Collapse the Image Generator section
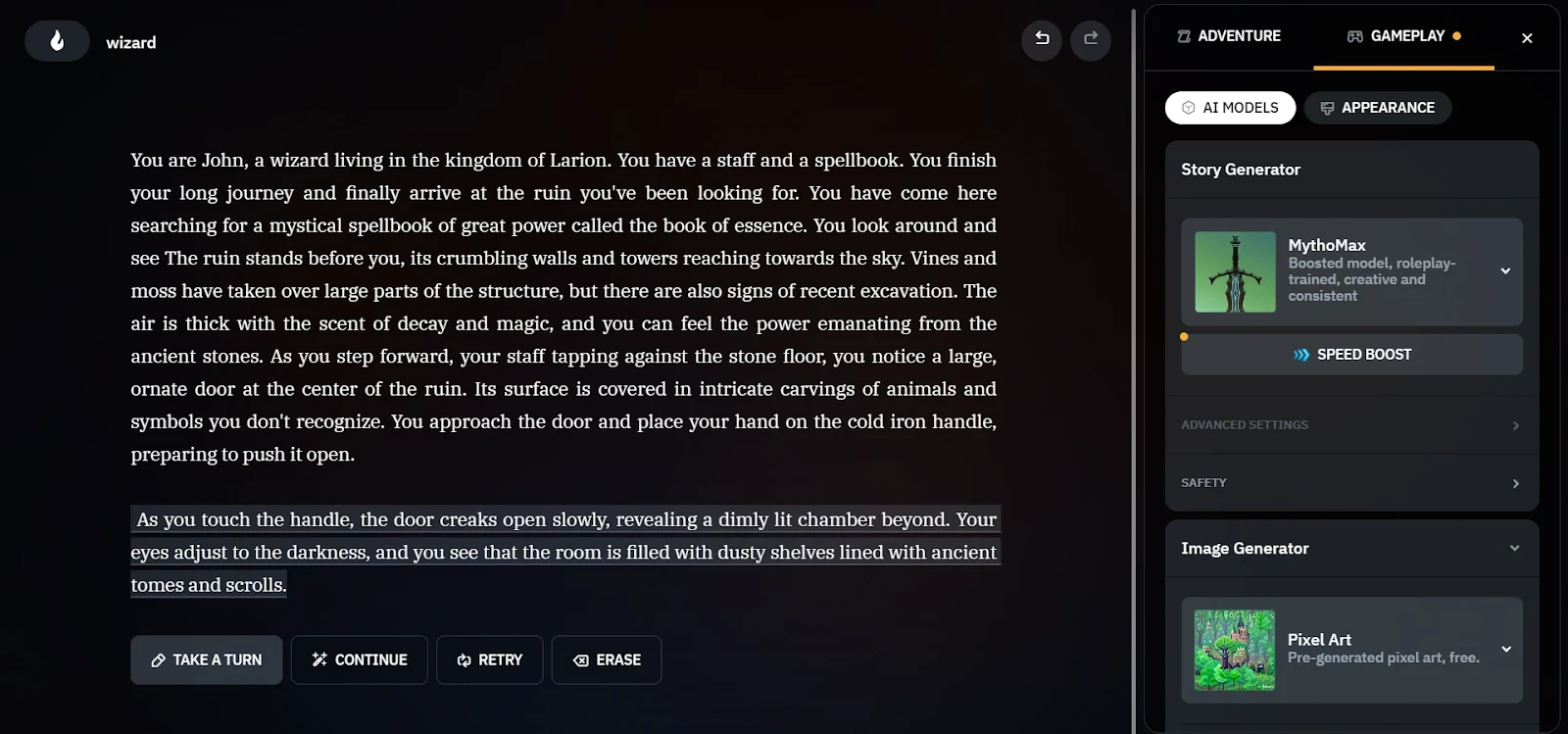The width and height of the screenshot is (1568, 734). pyautogui.click(x=1514, y=549)
